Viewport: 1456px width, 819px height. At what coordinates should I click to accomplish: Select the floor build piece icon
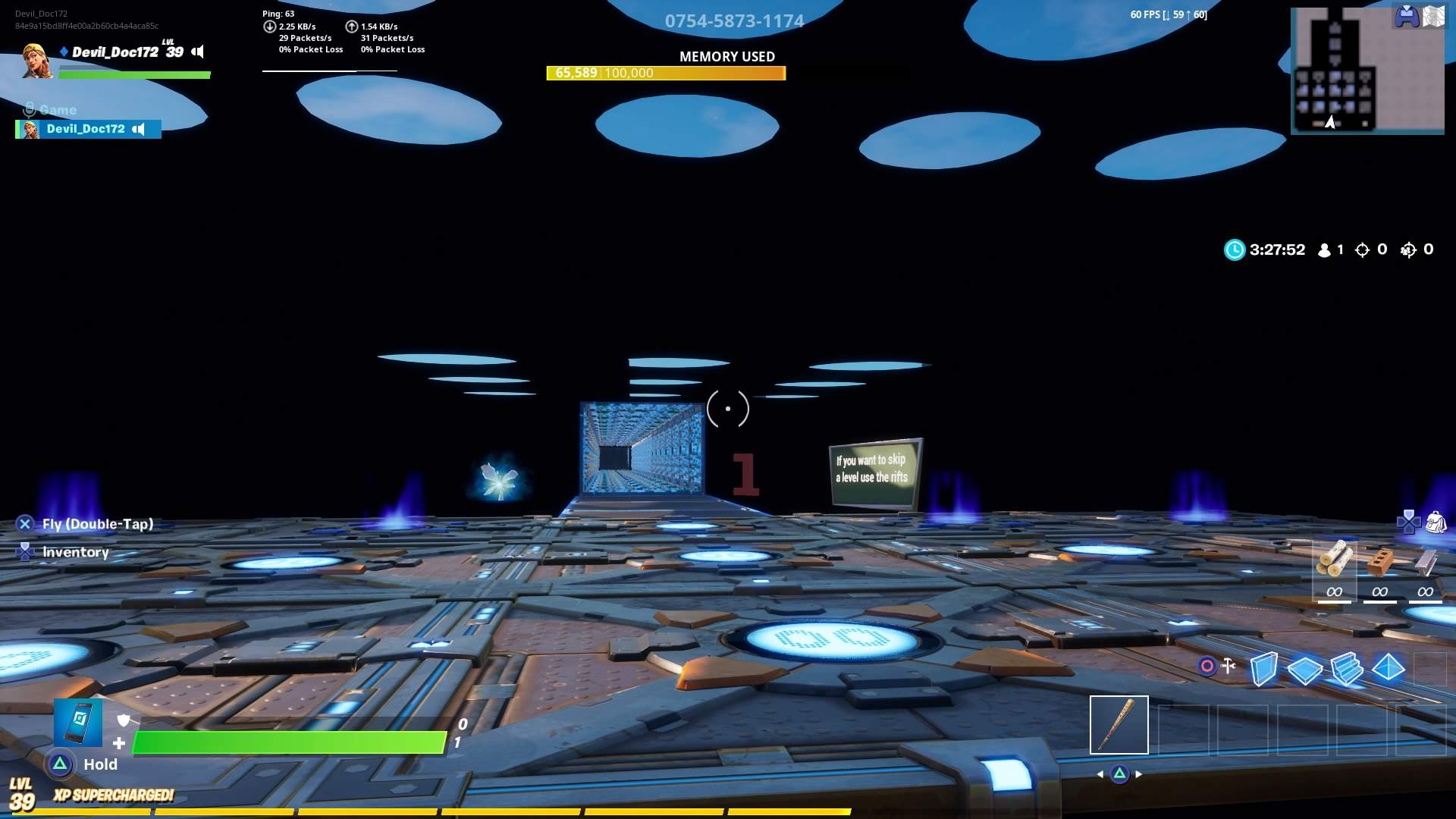[1306, 670]
